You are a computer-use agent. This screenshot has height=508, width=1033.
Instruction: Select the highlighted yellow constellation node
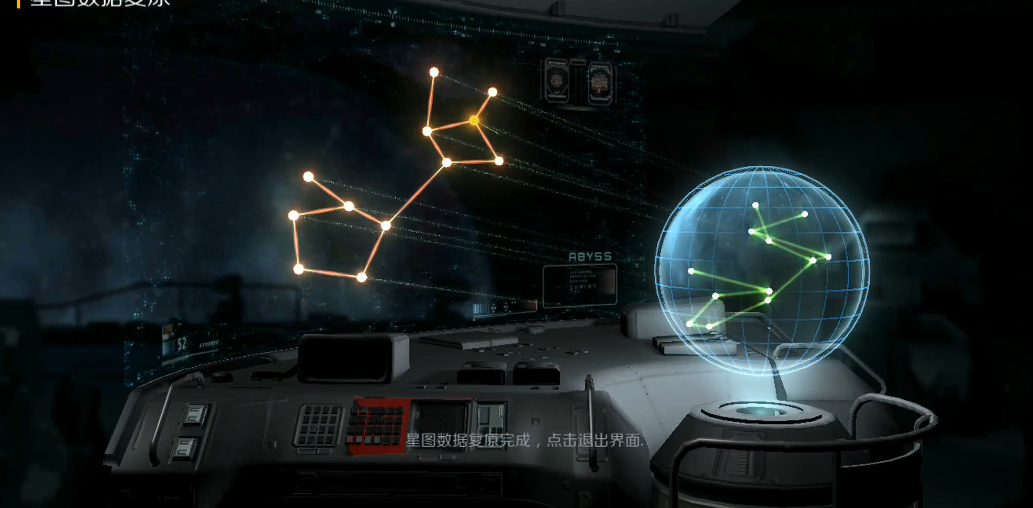click(x=474, y=120)
